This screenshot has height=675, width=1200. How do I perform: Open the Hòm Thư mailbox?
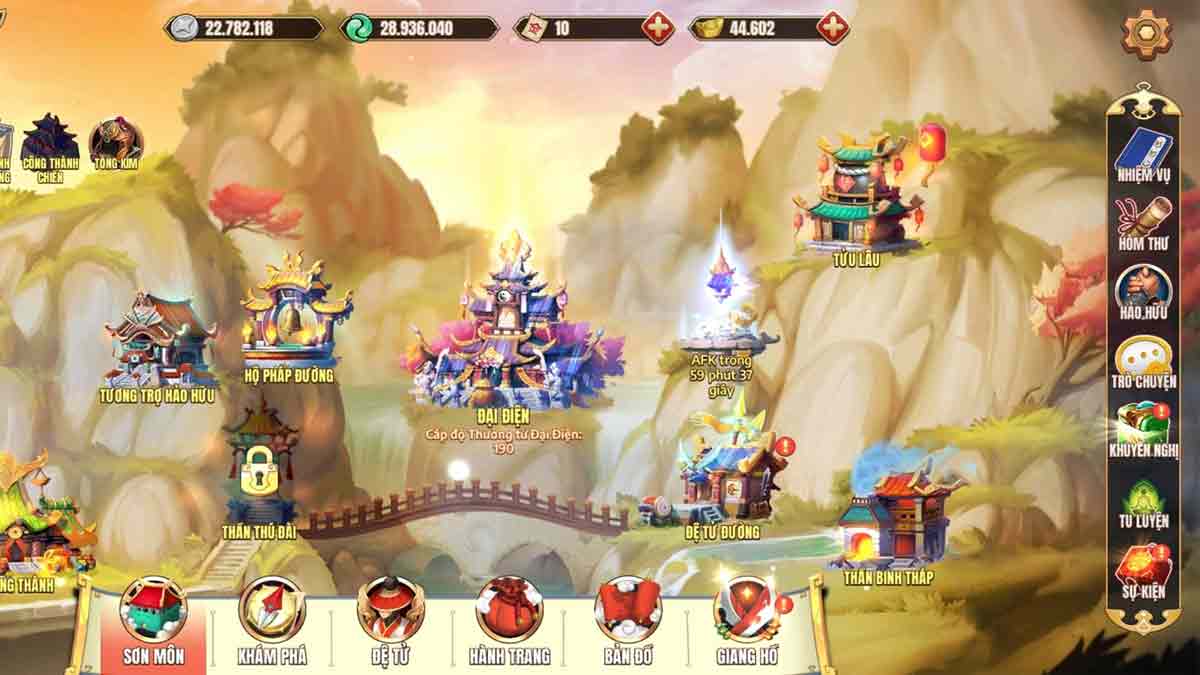(x=1143, y=221)
